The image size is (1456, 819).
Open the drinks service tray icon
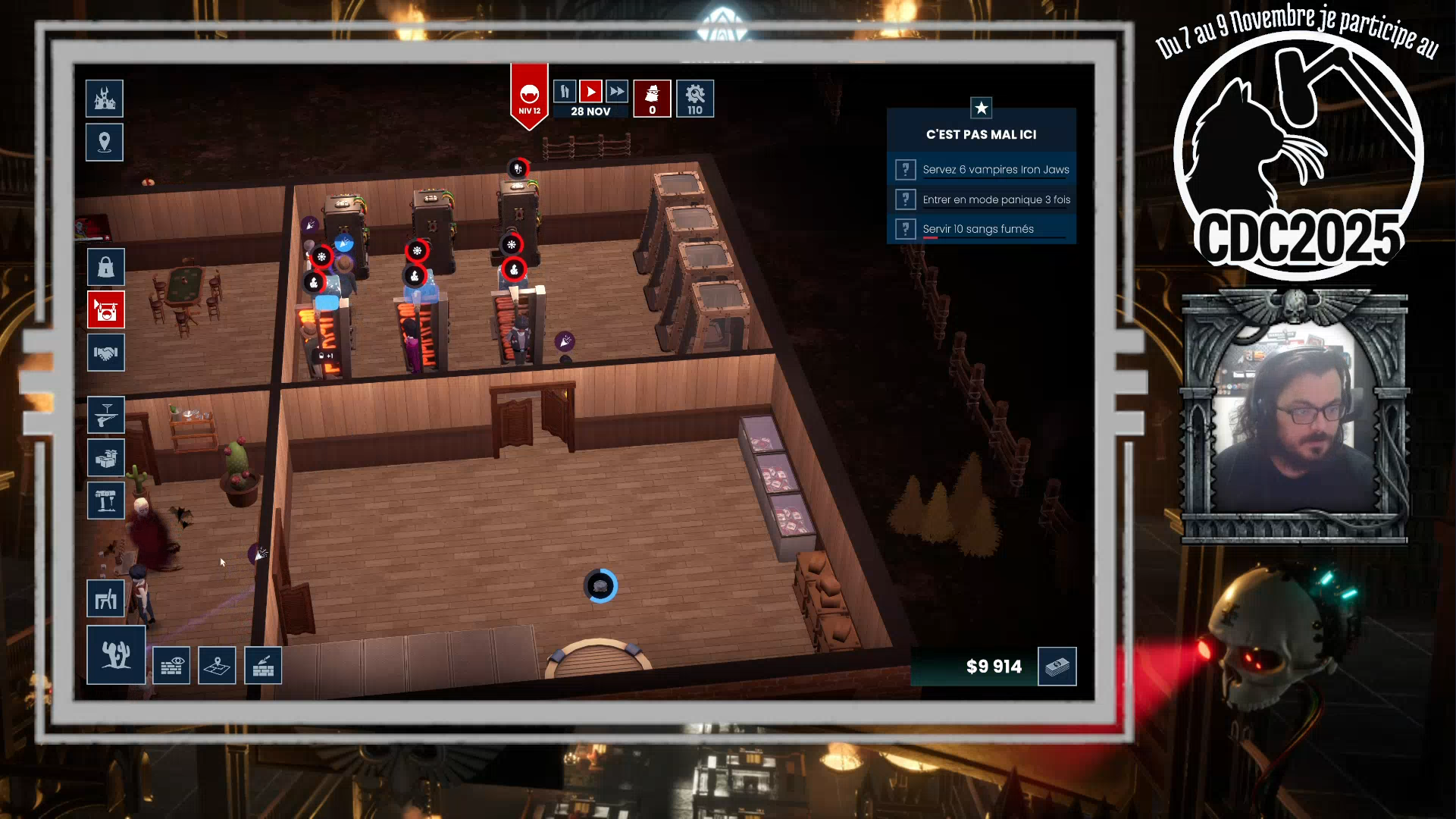(x=105, y=415)
